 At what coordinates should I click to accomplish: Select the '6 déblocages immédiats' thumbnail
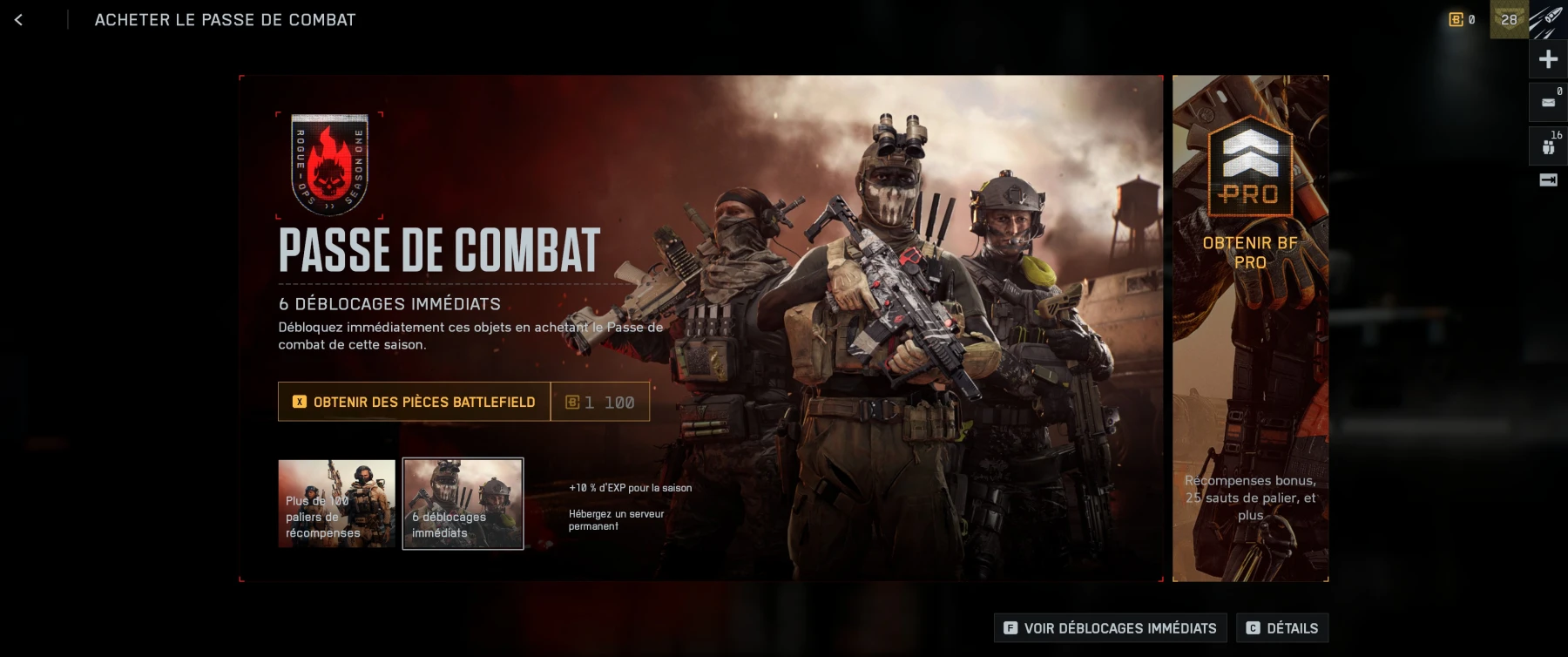coord(463,504)
